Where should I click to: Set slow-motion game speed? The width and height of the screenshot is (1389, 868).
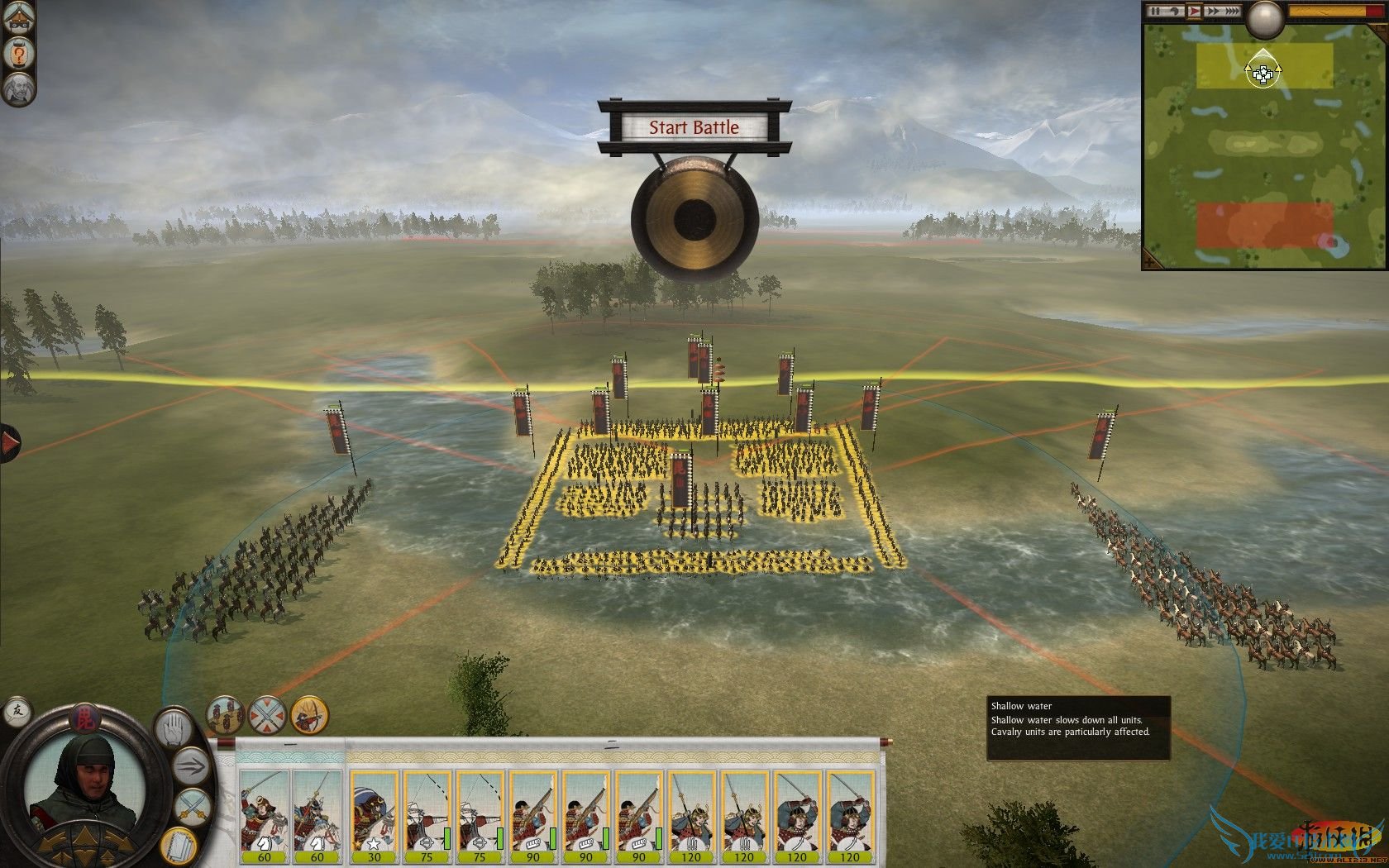(x=1174, y=12)
